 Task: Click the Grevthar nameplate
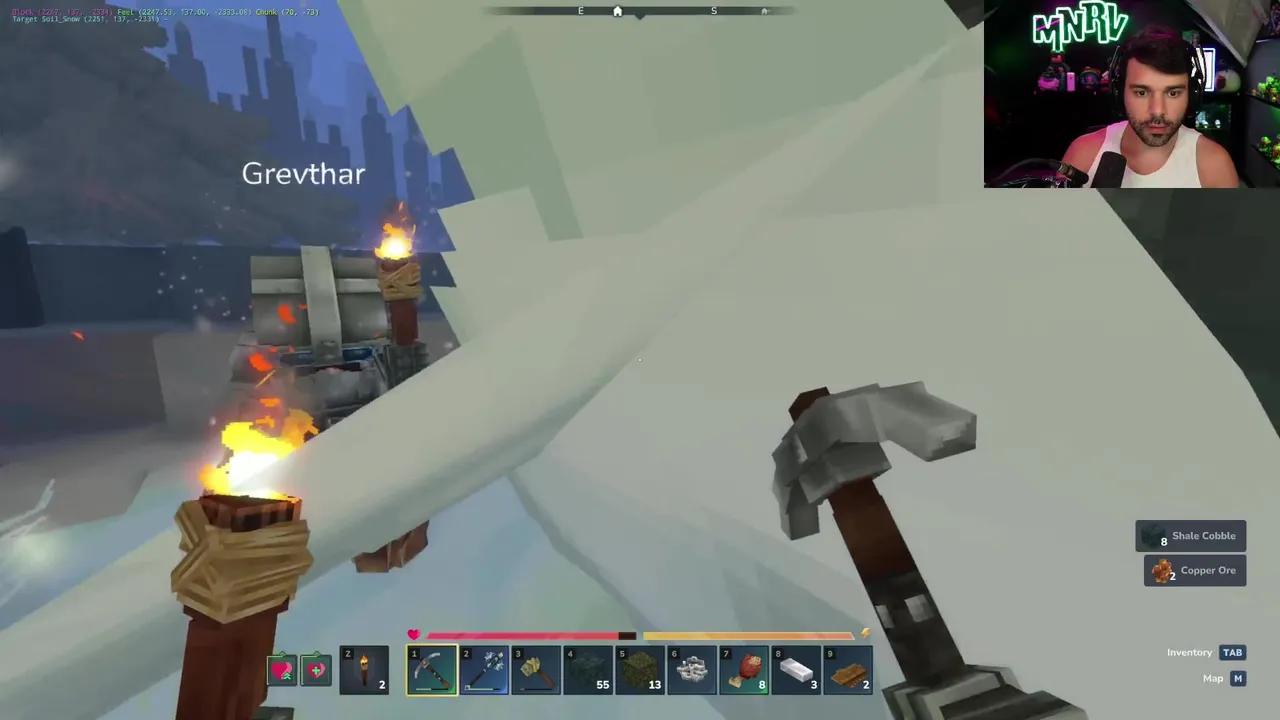(x=303, y=173)
